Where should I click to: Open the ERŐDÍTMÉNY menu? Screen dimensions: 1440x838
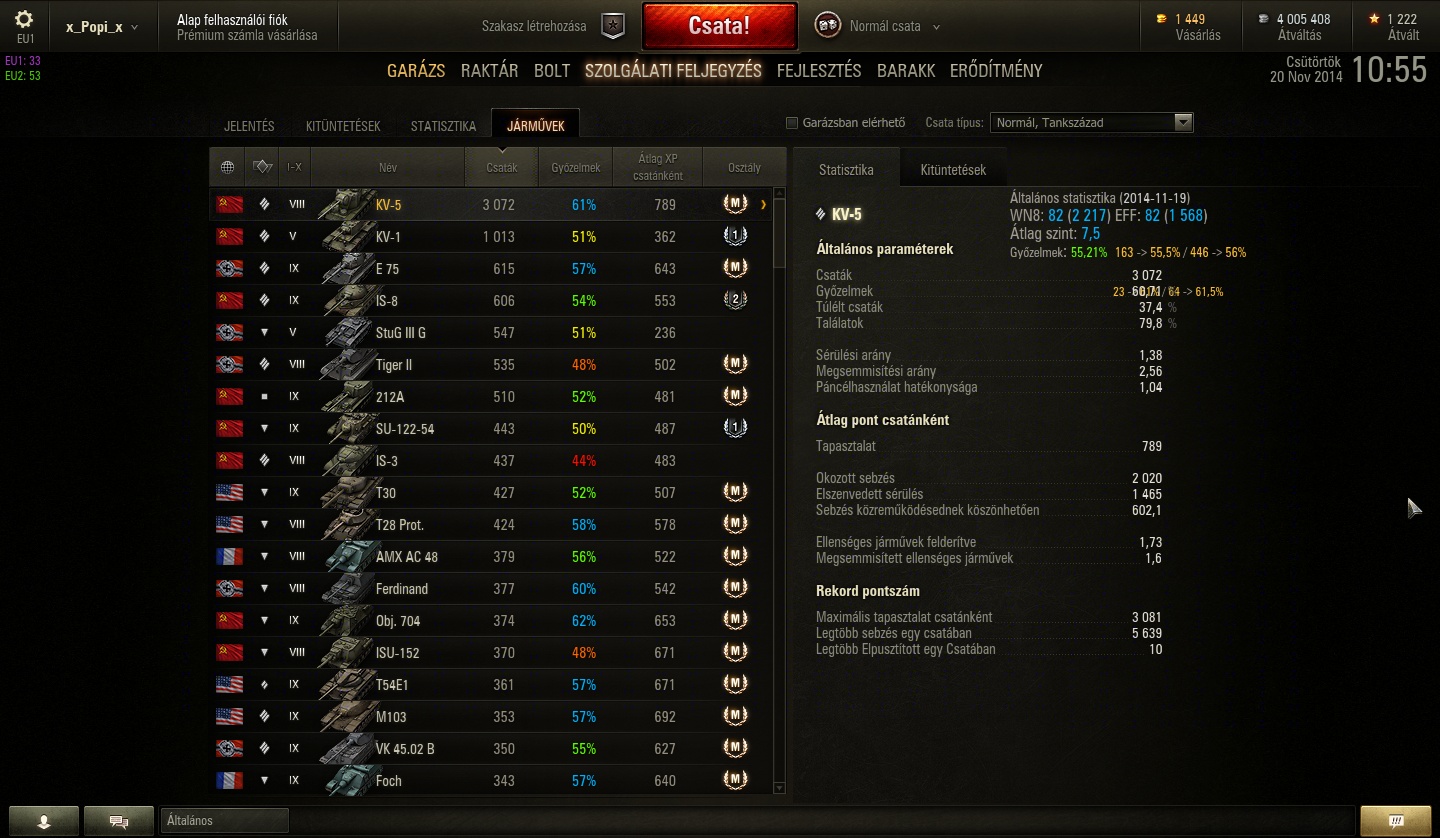[x=996, y=71]
